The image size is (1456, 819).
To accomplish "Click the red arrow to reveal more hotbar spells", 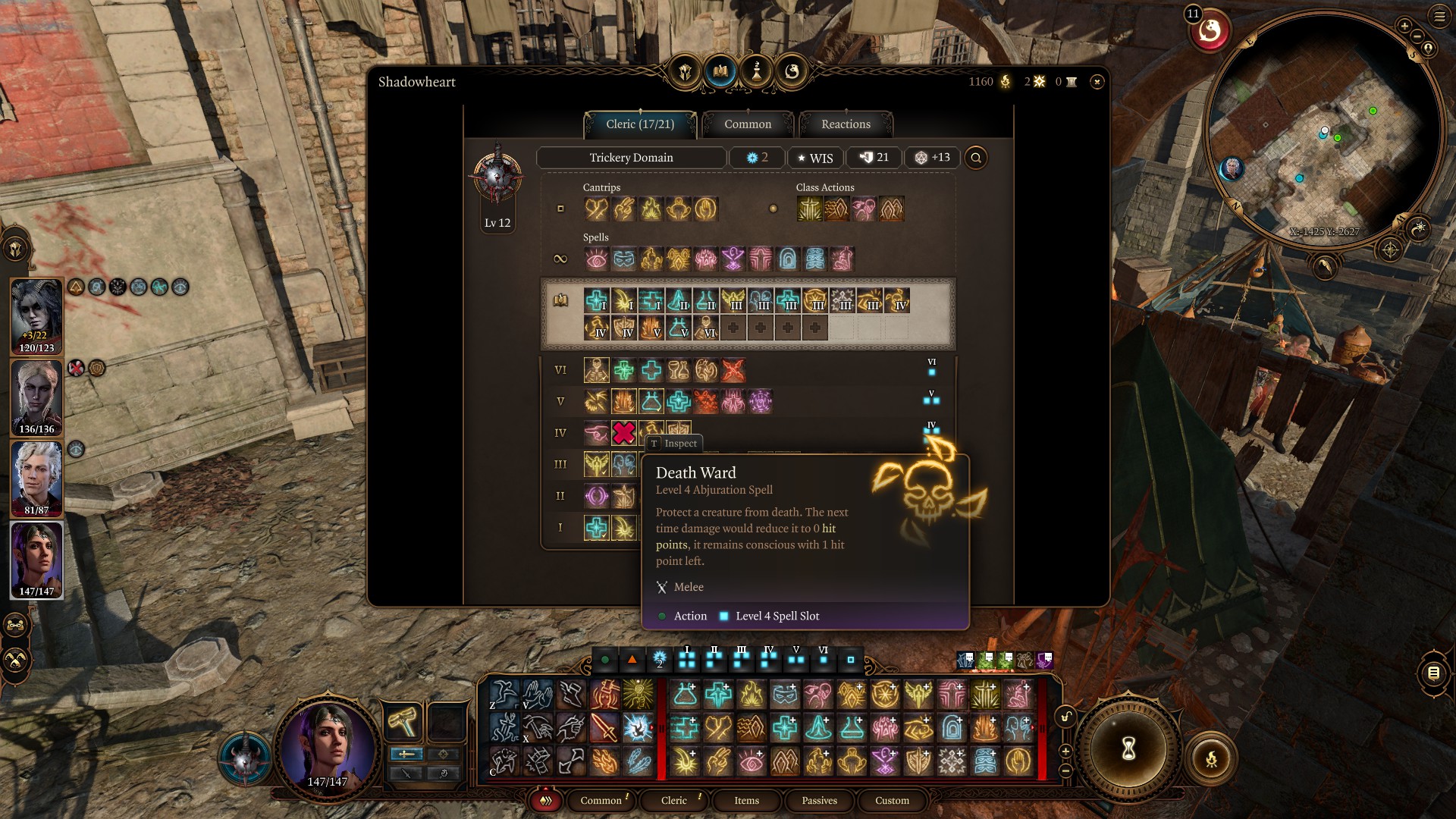I will (x=651, y=727).
